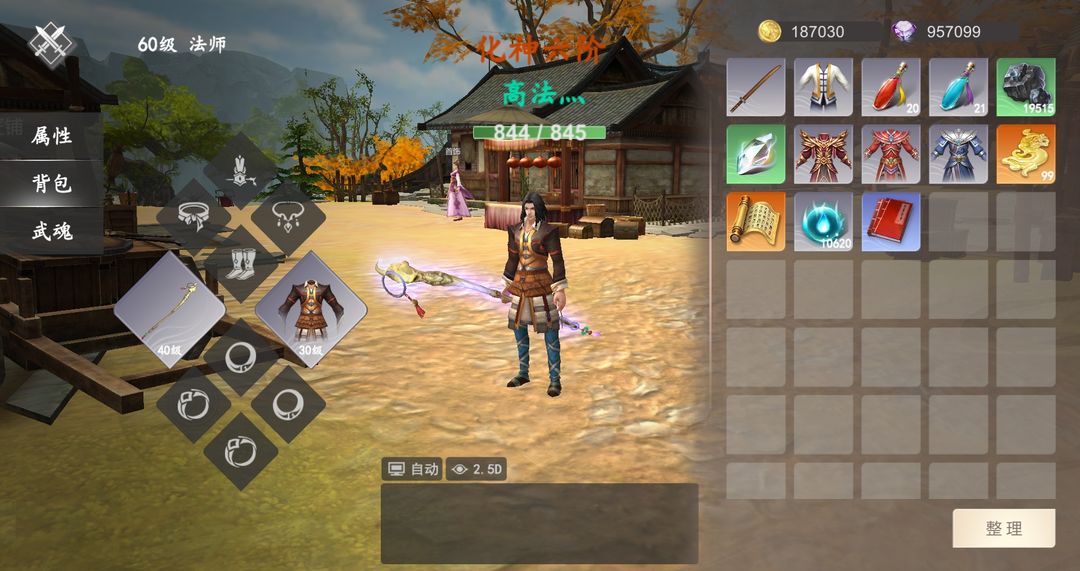
Task: Close the character panel with crossed swords icon
Action: 51,43
